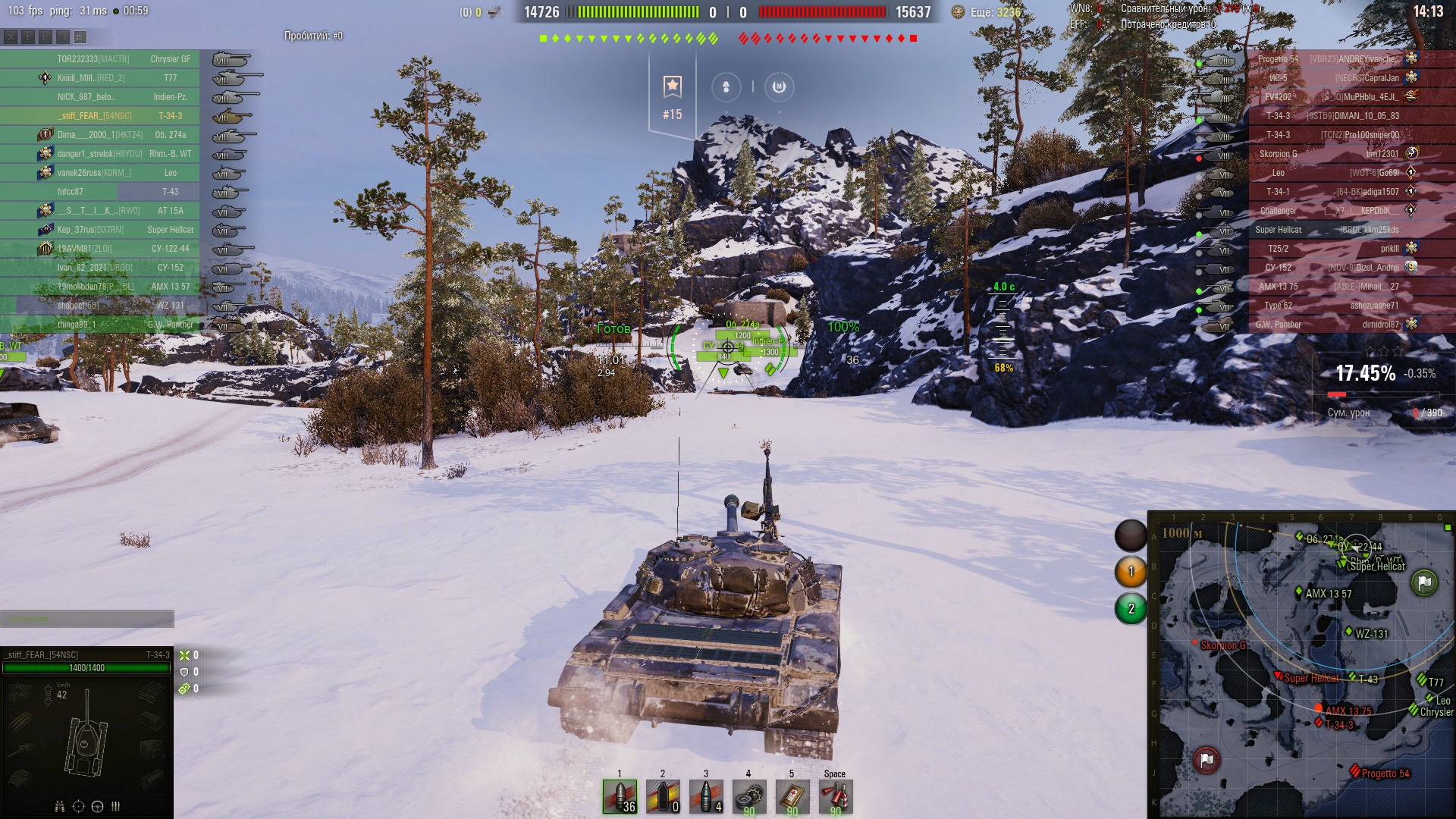The image size is (1456, 819).
Task: Select the green allied base flag on minimap
Action: point(1424,582)
